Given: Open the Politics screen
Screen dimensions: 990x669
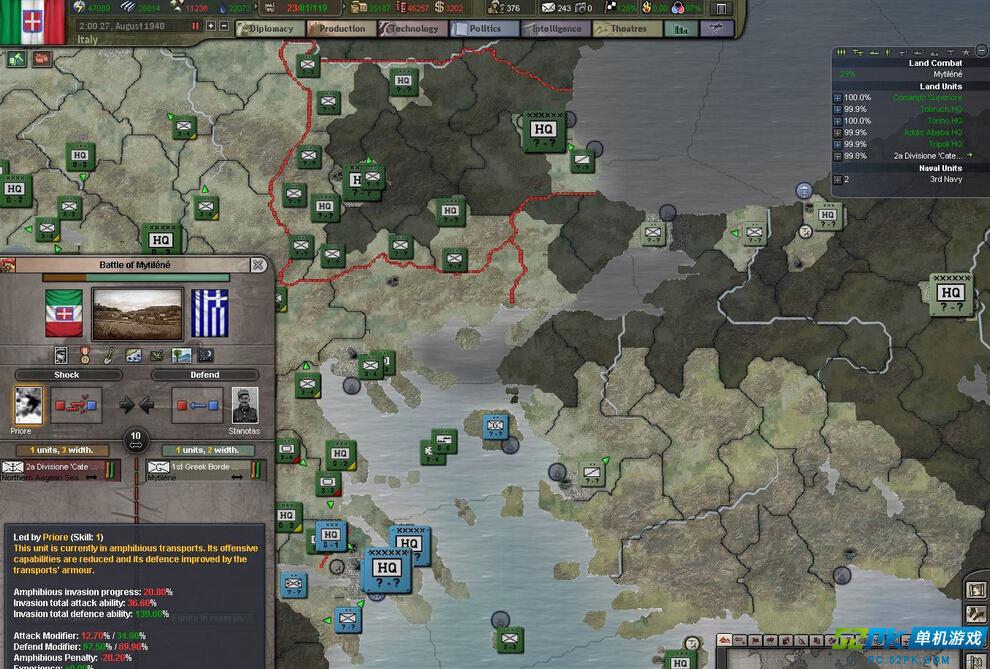Looking at the screenshot, I should [x=484, y=29].
